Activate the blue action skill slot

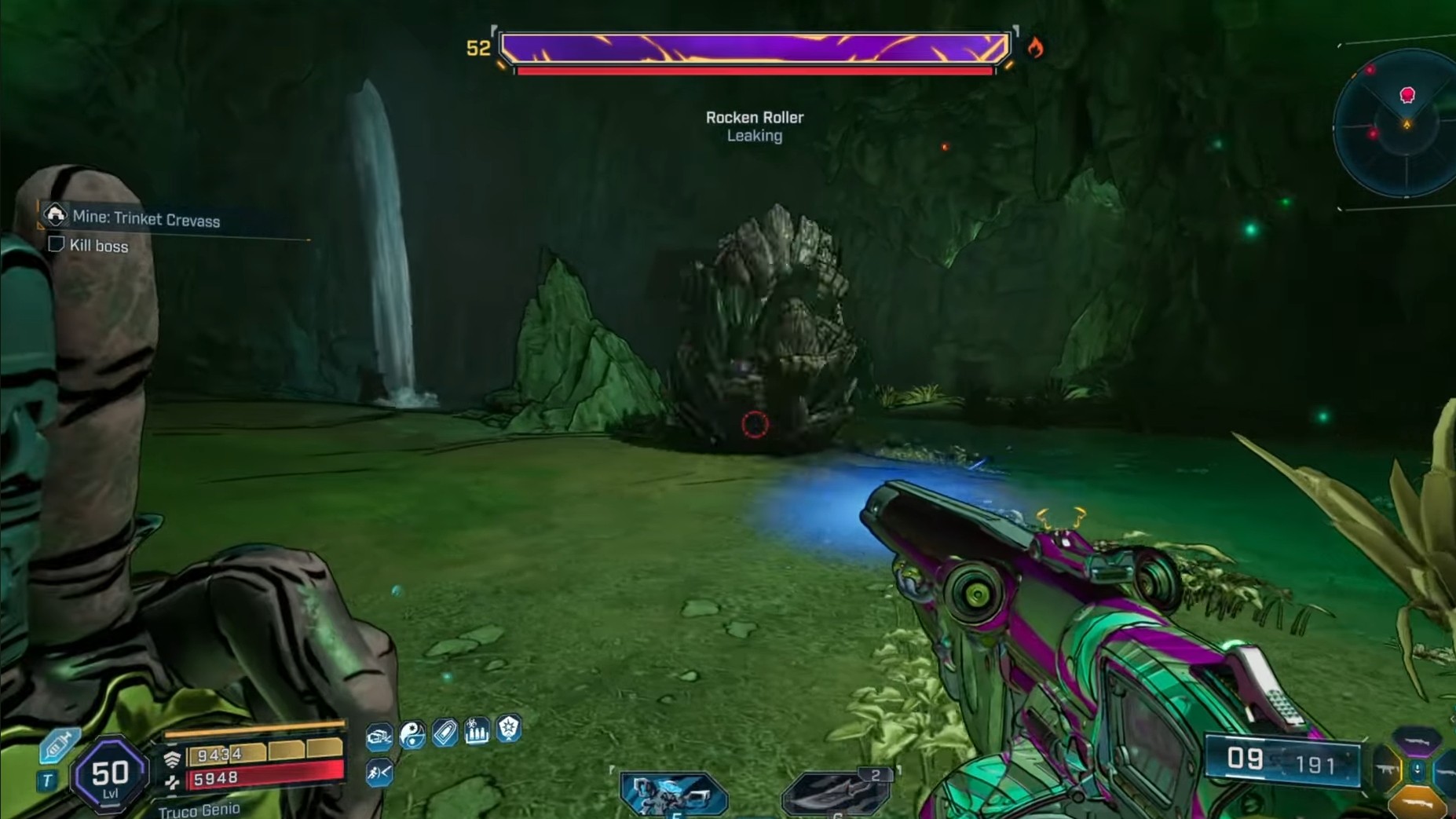point(673,795)
